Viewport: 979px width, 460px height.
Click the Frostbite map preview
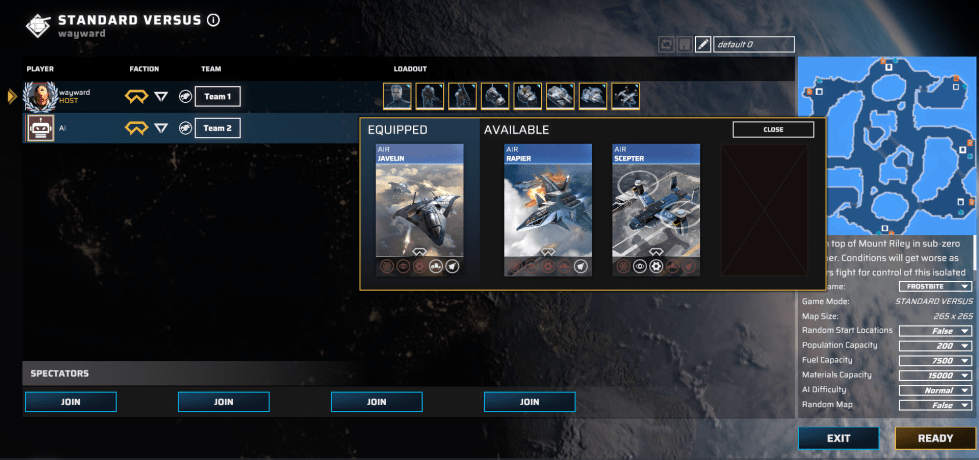coord(887,146)
